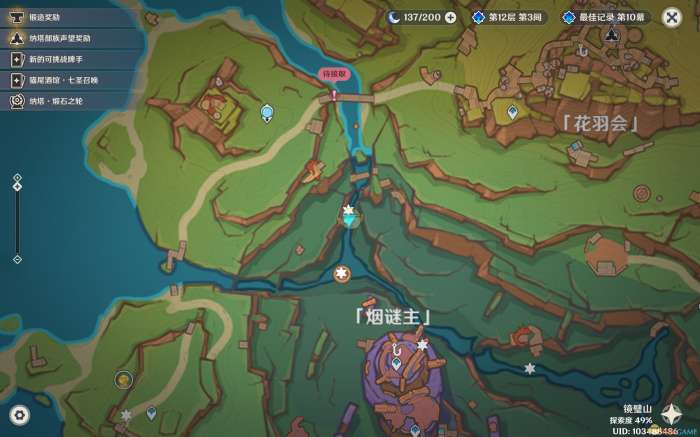Screen dimensions: 700x437
Task: Close the map screen
Action: [x=670, y=17]
